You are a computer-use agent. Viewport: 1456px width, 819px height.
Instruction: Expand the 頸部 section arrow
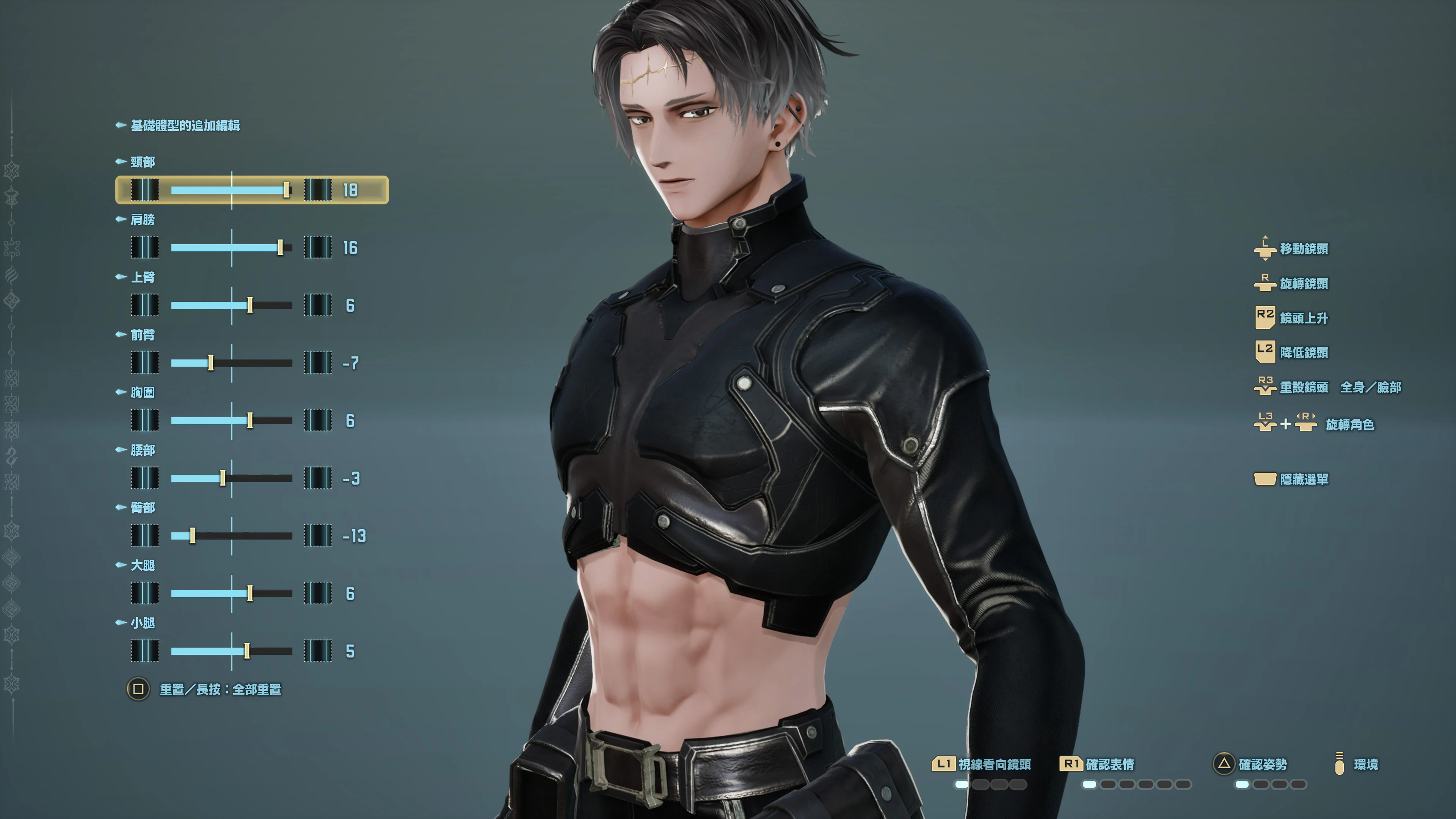pos(121,162)
